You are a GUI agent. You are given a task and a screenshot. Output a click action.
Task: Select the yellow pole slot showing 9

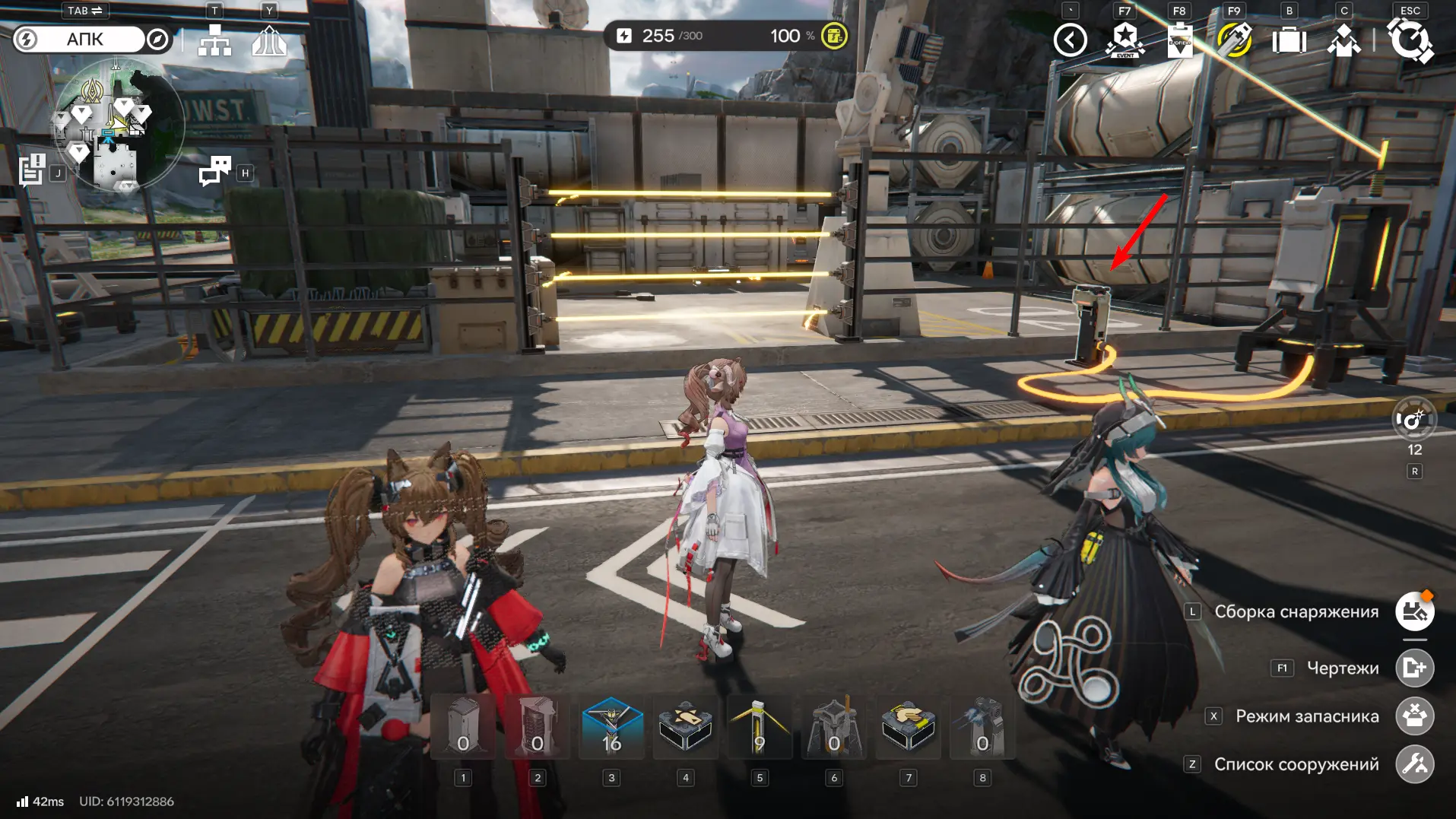759,728
